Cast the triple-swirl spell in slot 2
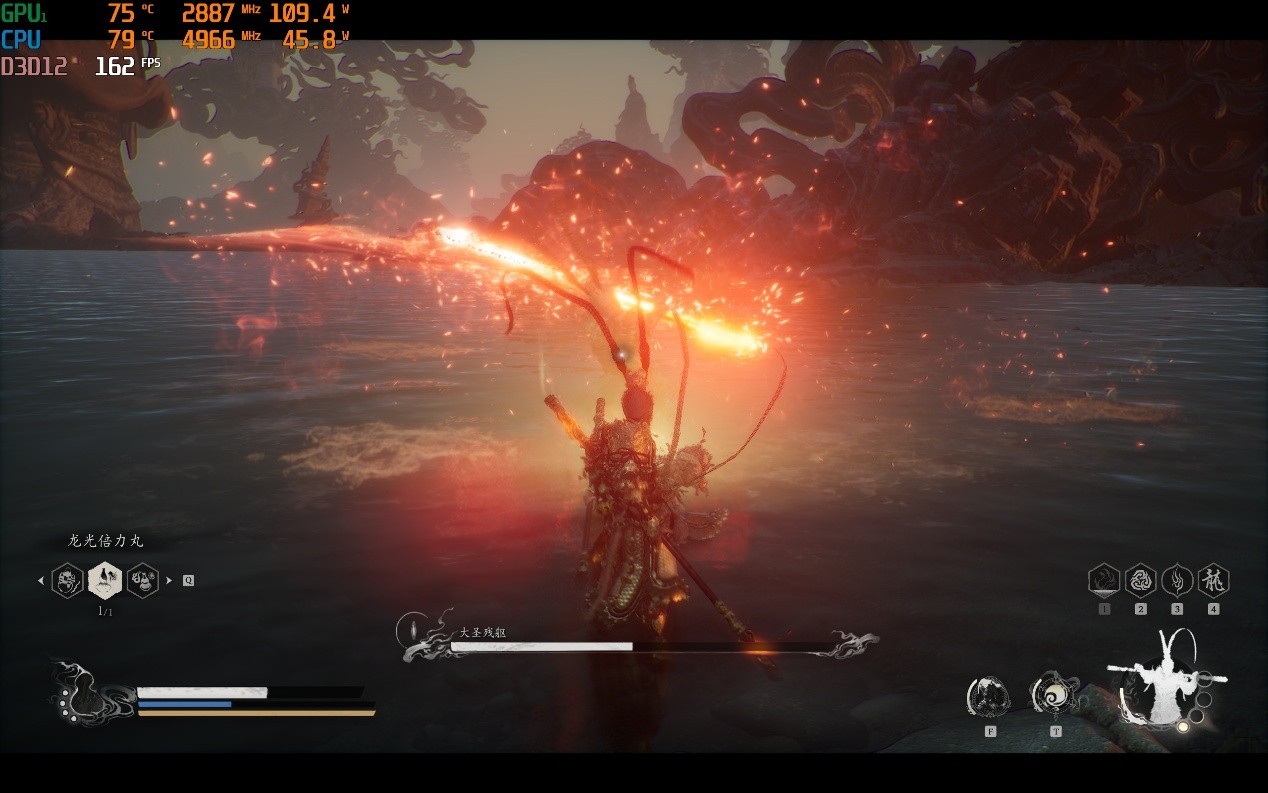 pos(1141,580)
